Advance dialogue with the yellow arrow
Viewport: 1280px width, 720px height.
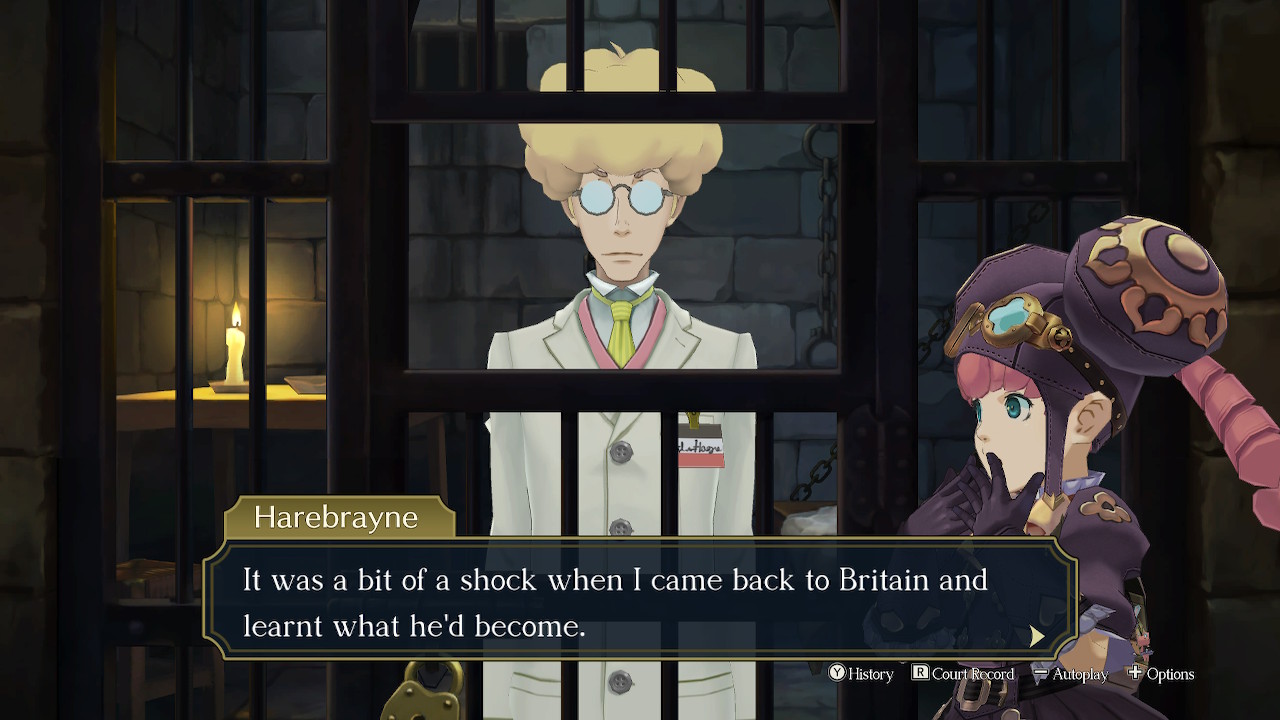click(x=1037, y=636)
